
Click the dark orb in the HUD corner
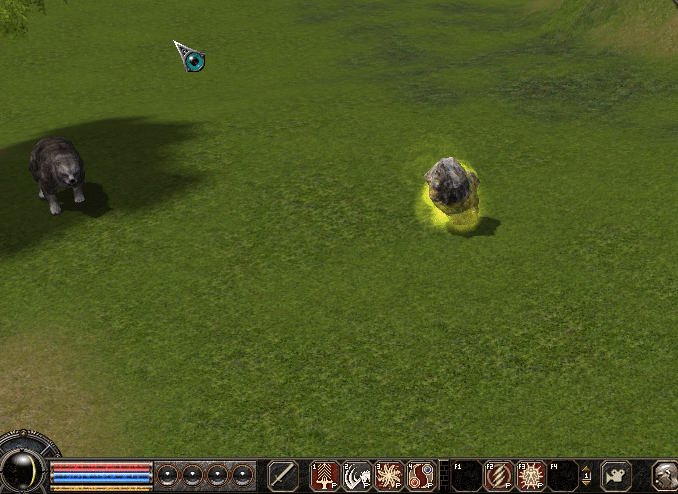(x=22, y=471)
